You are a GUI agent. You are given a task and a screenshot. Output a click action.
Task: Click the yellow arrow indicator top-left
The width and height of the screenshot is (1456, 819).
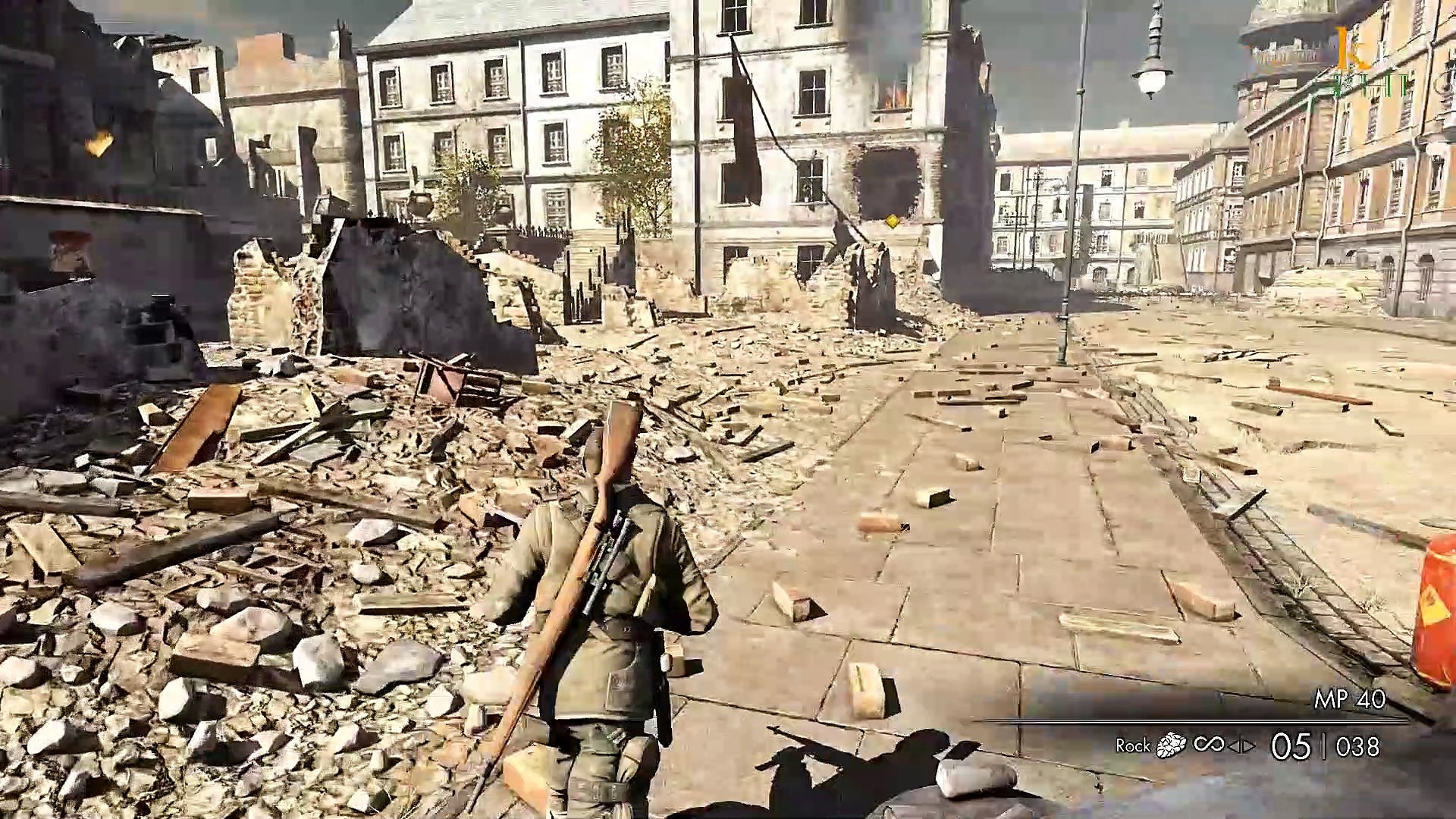(x=97, y=144)
